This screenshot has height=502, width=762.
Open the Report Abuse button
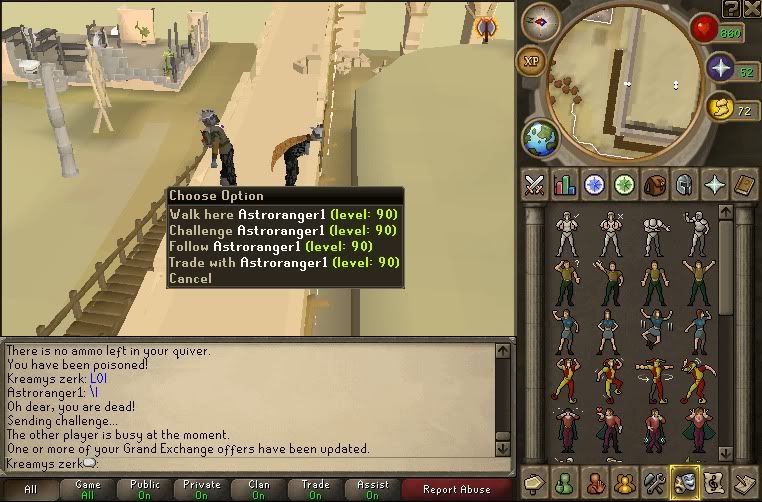click(456, 489)
